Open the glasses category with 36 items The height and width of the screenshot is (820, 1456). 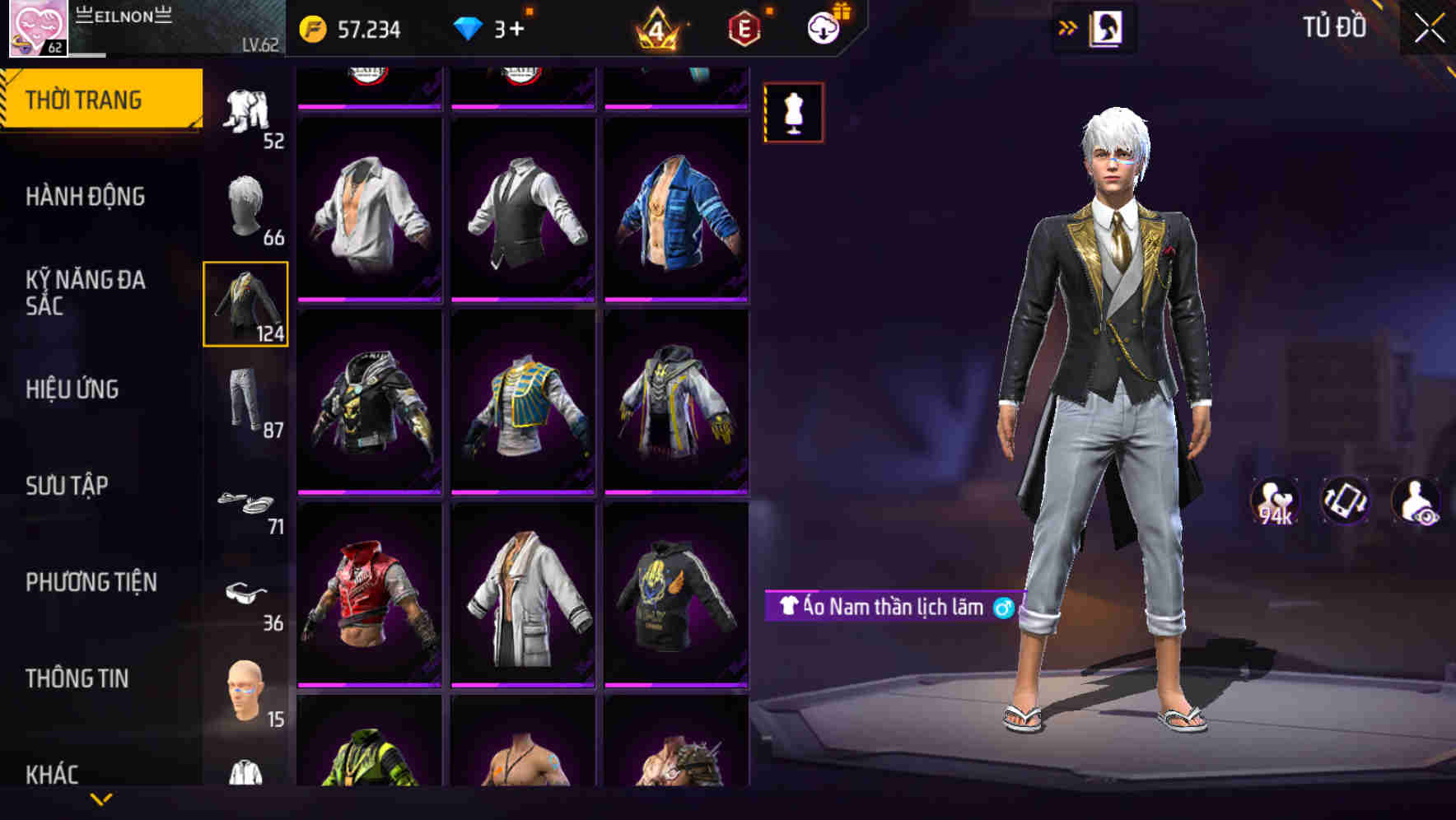(x=246, y=597)
